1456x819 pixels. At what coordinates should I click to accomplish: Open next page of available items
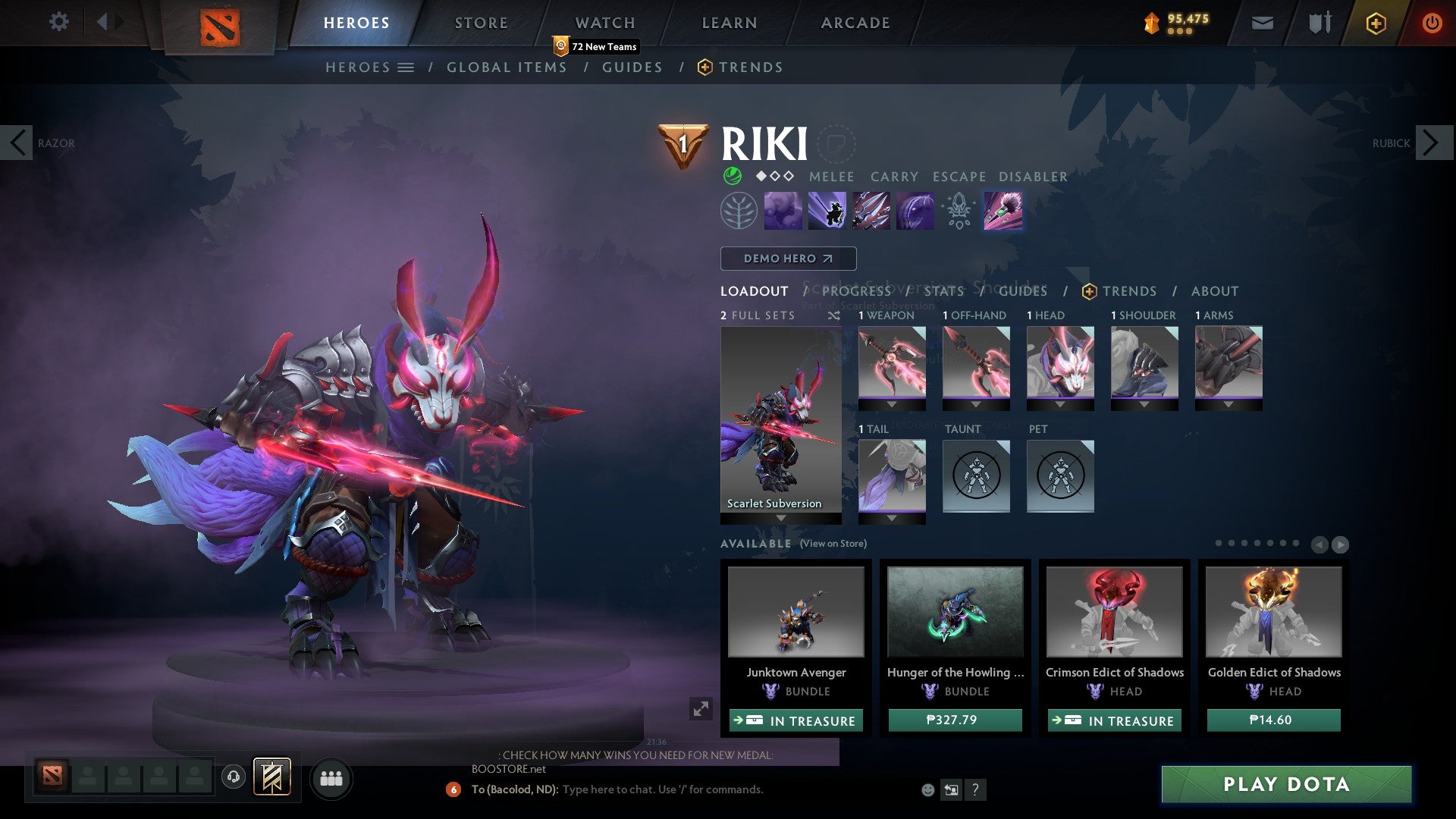click(x=1341, y=543)
